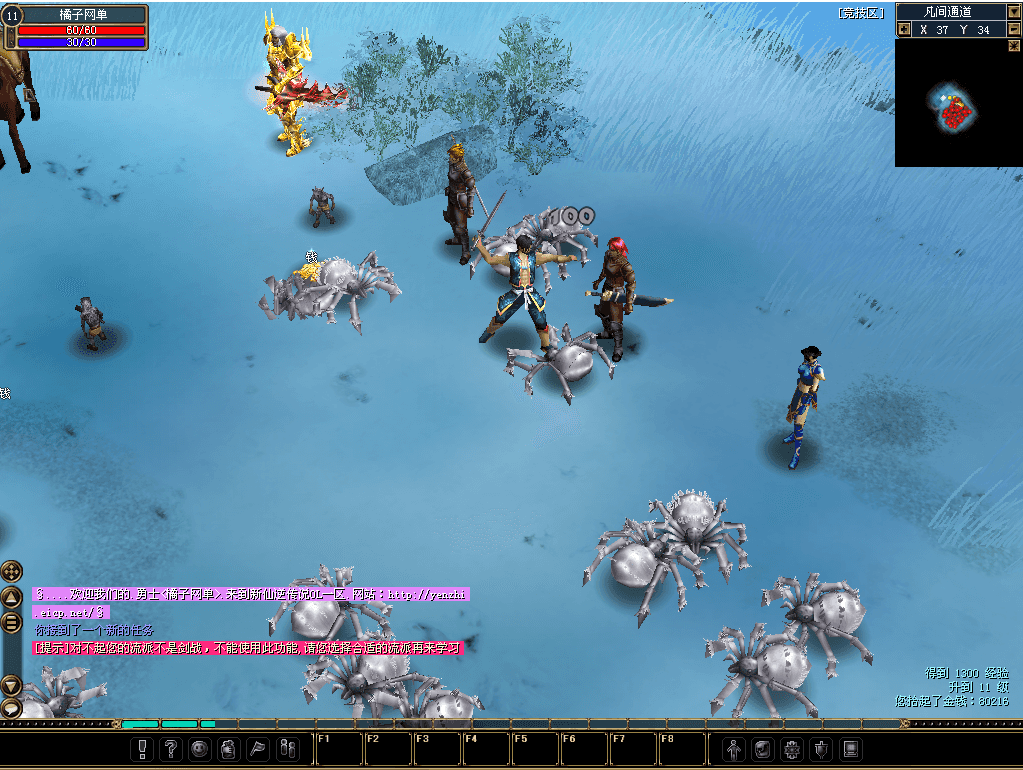Click the player name plate 橘子网单

[82, 14]
